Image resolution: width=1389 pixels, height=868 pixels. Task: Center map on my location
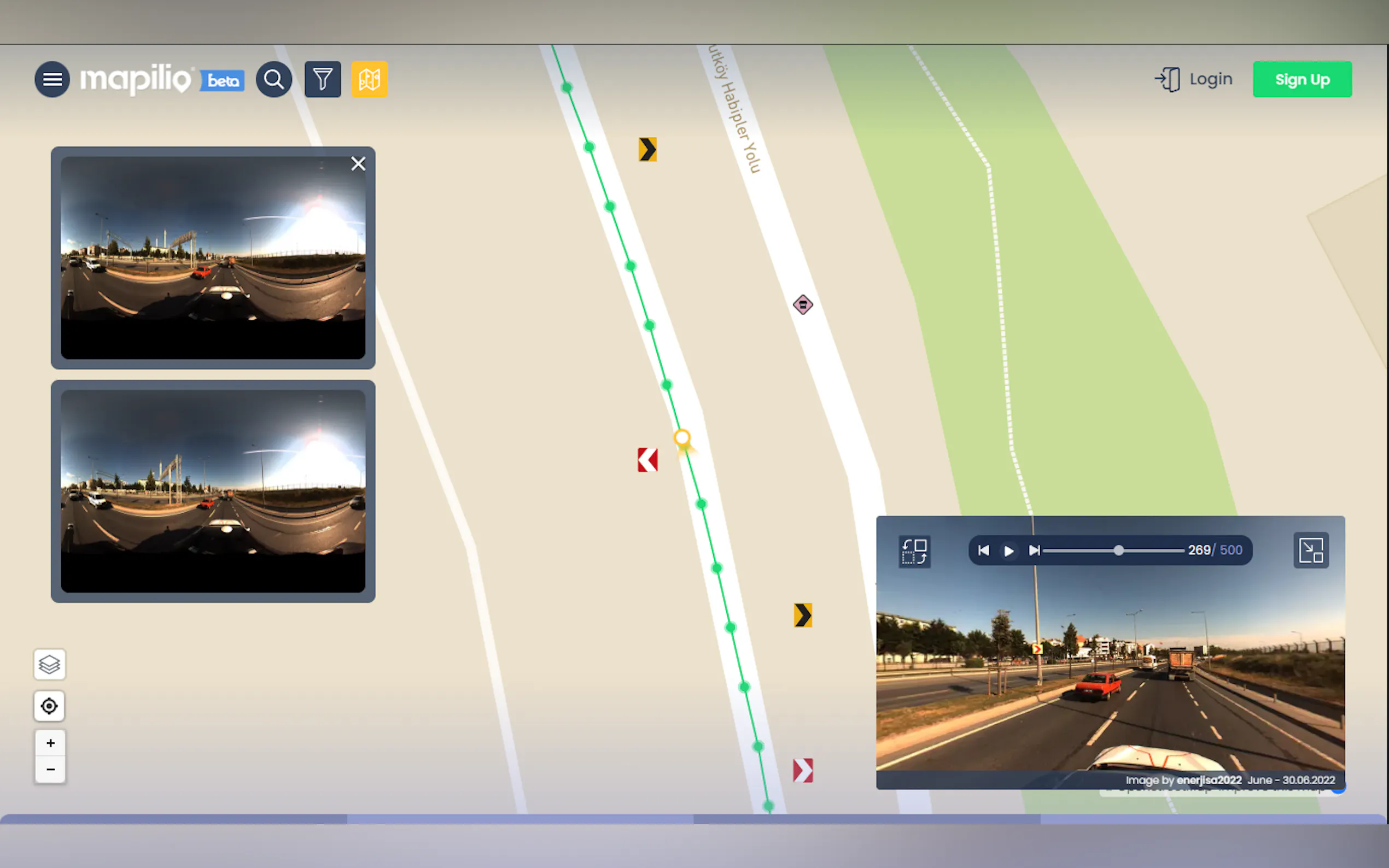click(x=50, y=706)
